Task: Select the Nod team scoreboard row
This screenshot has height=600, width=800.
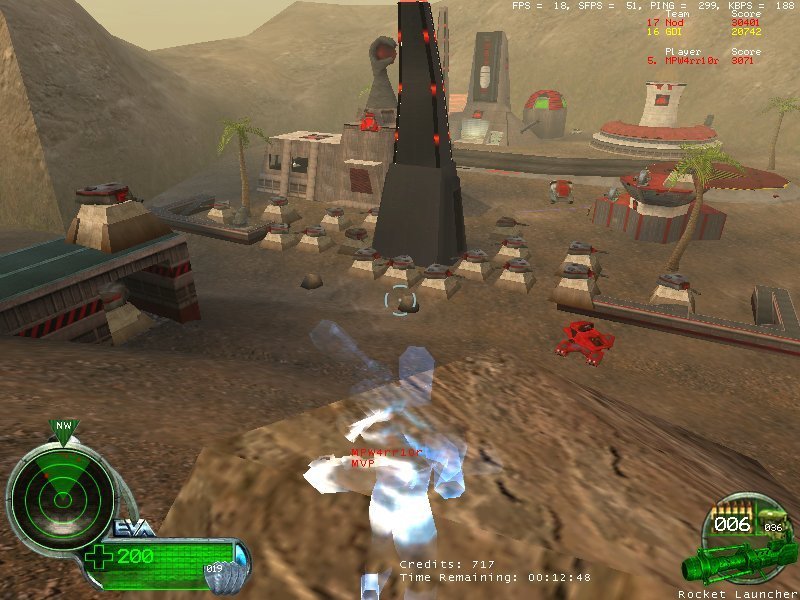Action: pos(701,23)
